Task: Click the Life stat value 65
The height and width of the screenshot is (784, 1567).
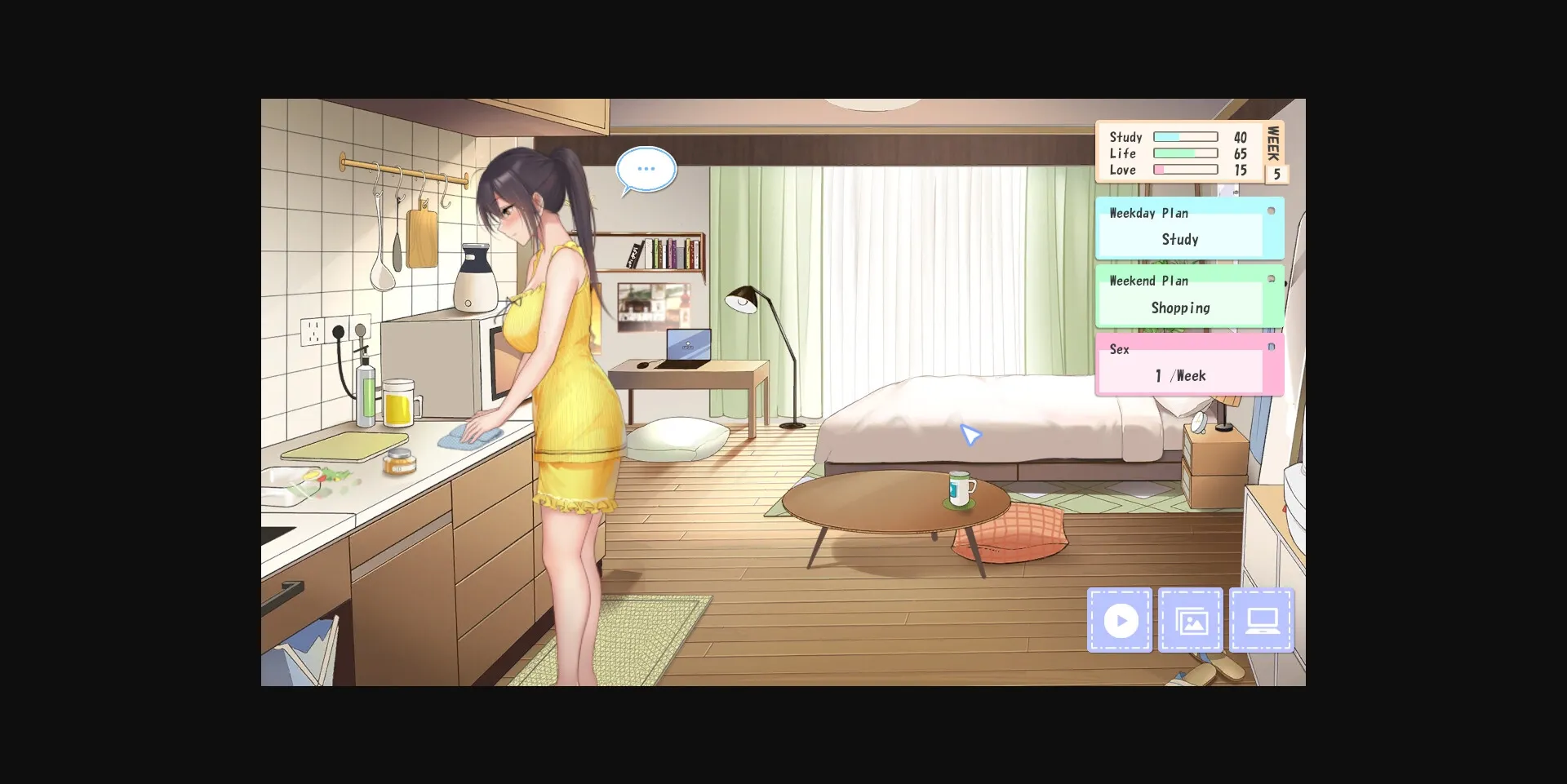Action: [1241, 153]
